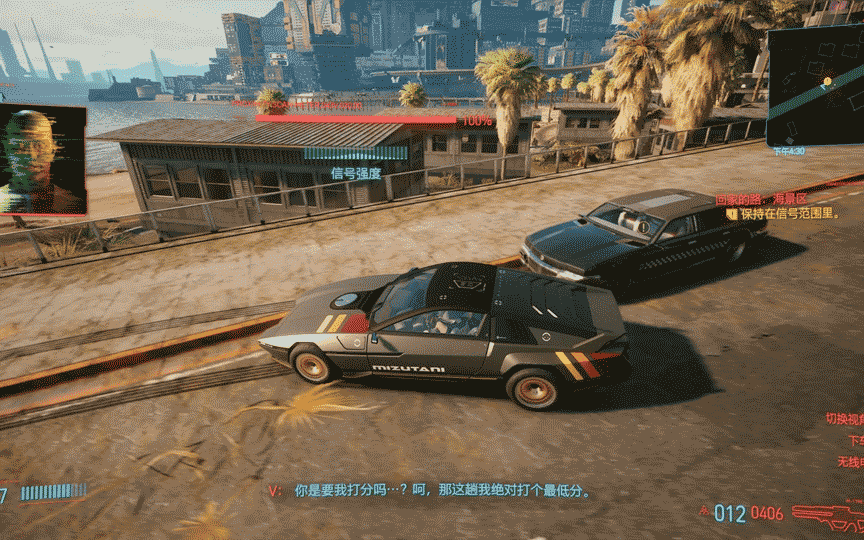
Task: Click the yellow quest marker on minimap
Action: 828,80
